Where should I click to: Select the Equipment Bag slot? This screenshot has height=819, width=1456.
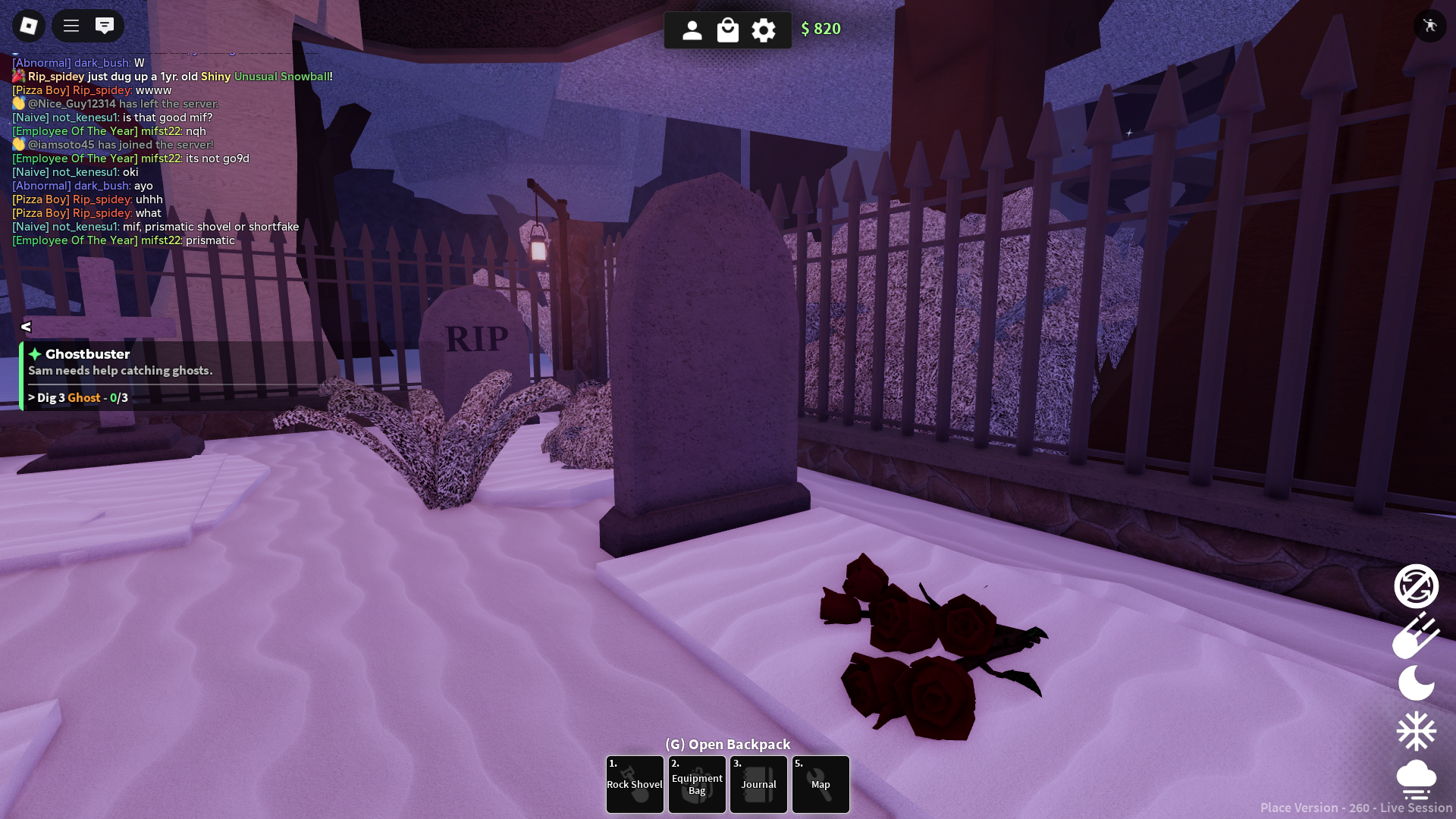coord(697,784)
